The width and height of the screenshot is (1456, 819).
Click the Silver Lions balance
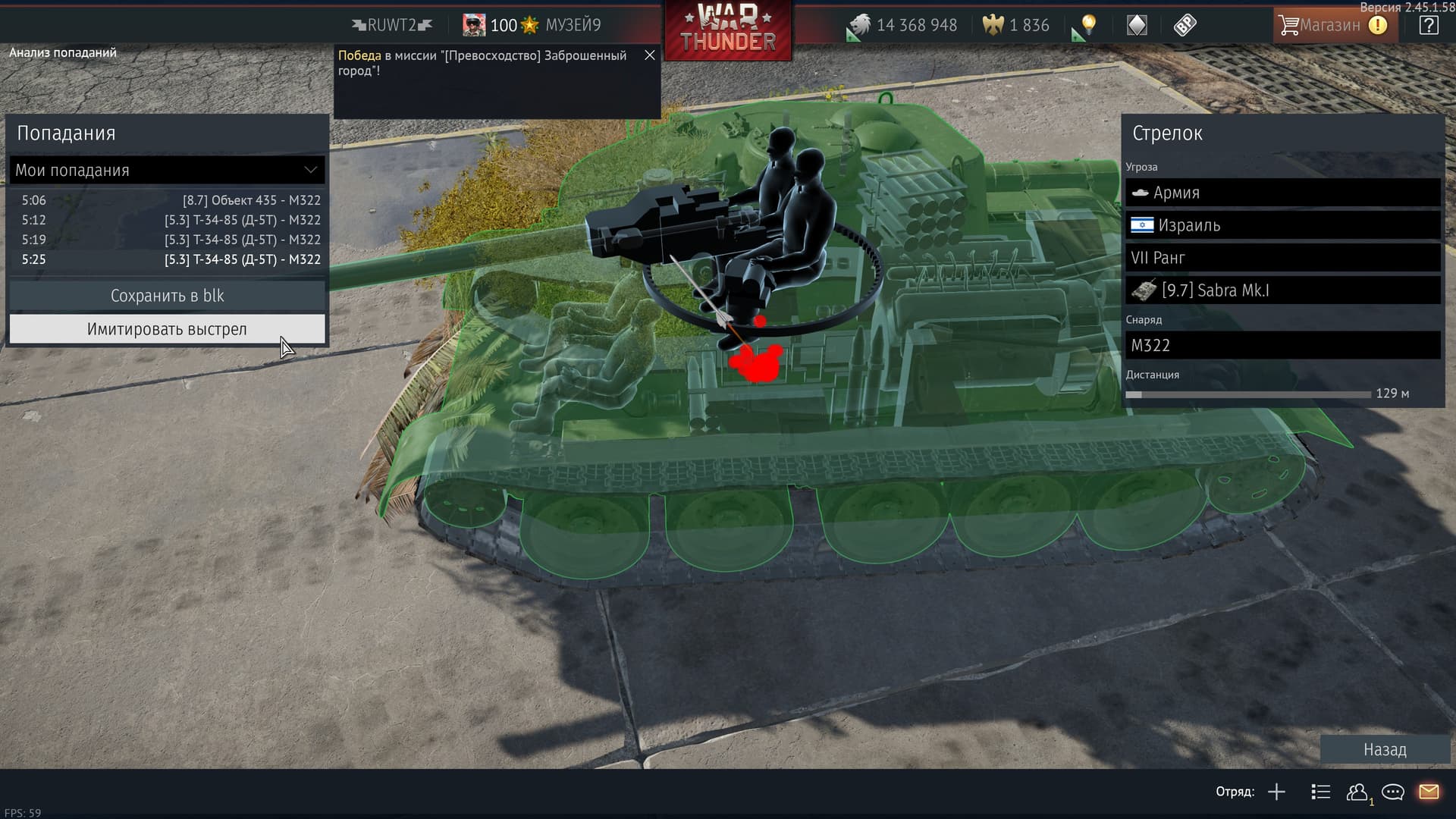[x=902, y=25]
